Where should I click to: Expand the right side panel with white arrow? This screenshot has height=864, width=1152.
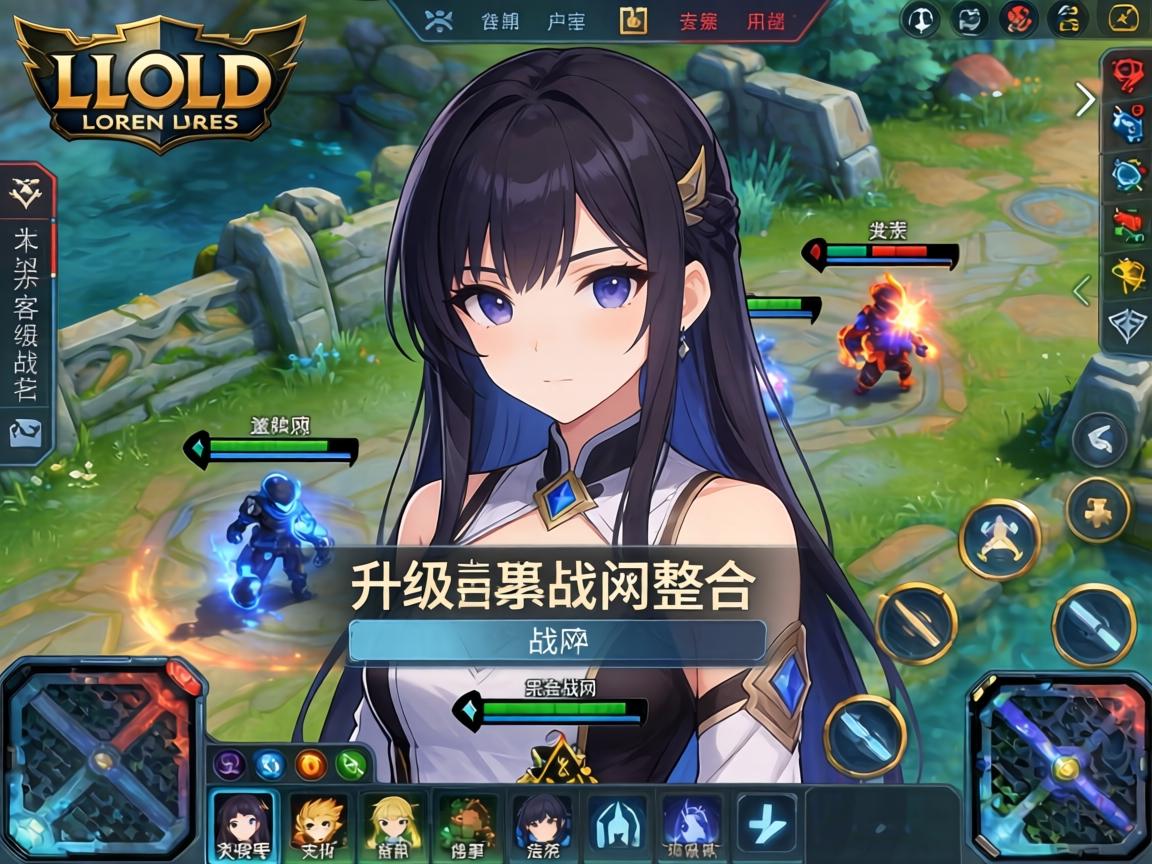click(1085, 99)
